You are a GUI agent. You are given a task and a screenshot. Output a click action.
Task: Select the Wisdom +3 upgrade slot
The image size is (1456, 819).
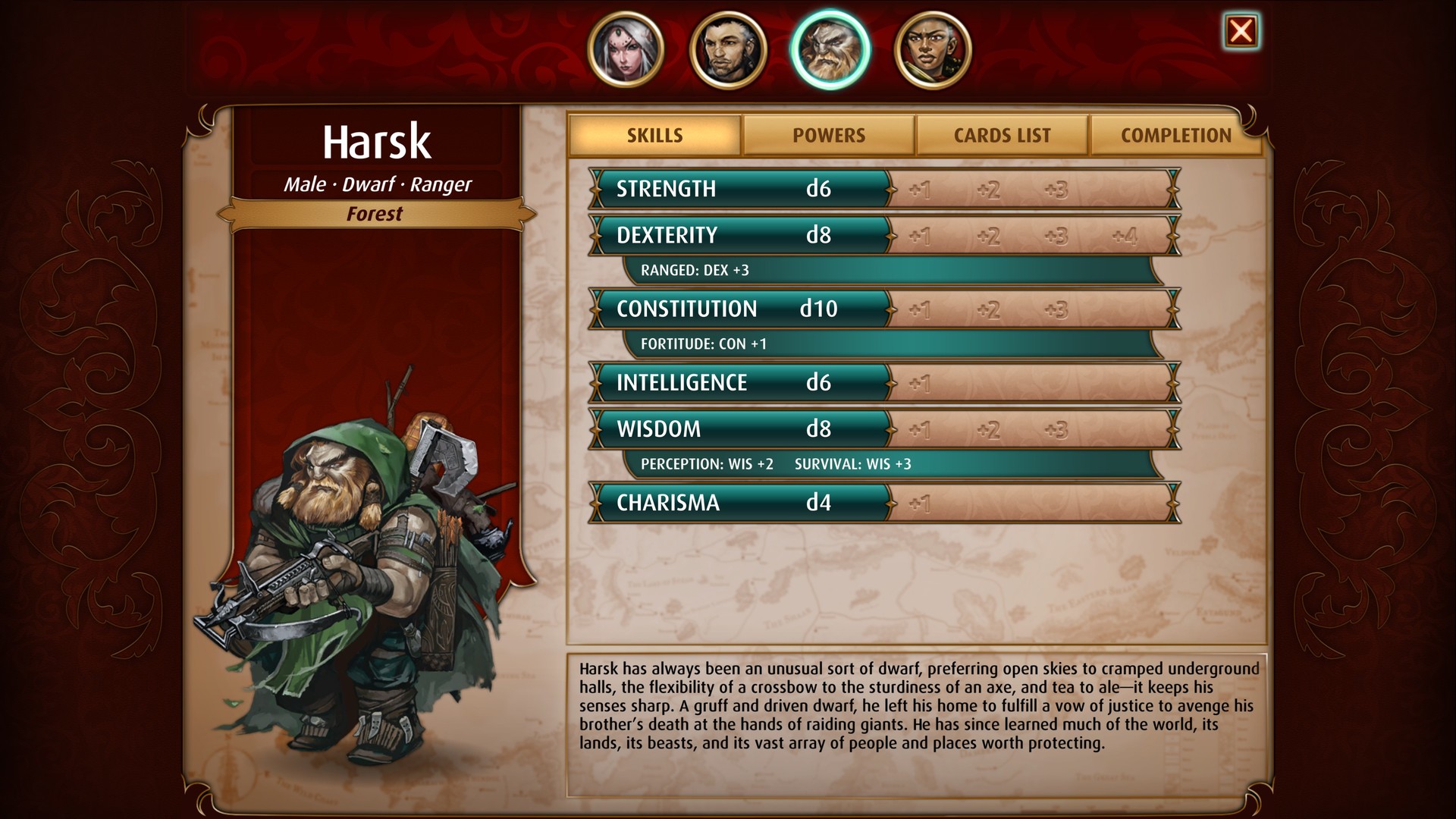click(x=1057, y=428)
